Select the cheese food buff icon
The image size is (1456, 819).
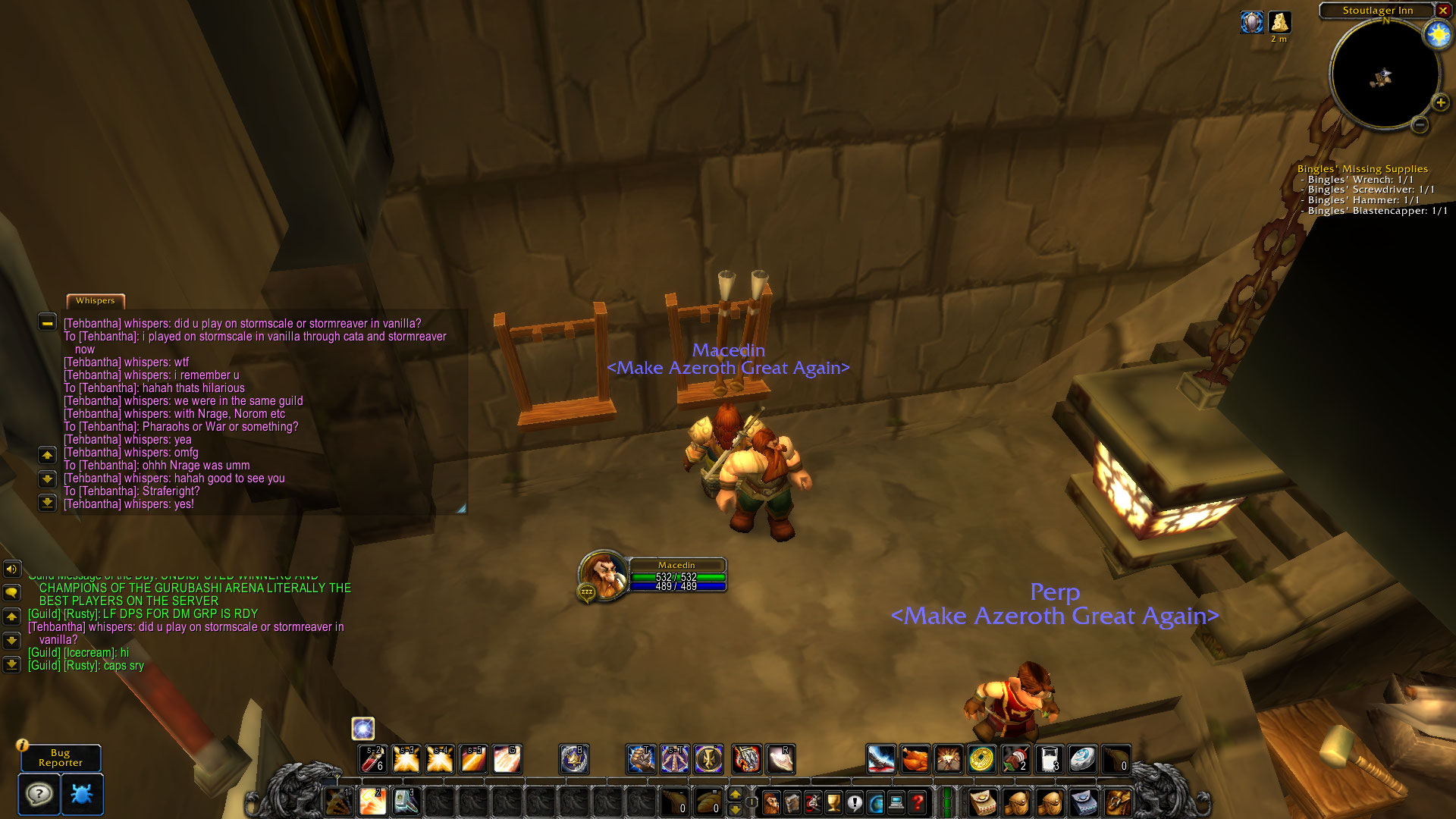pos(1279,23)
